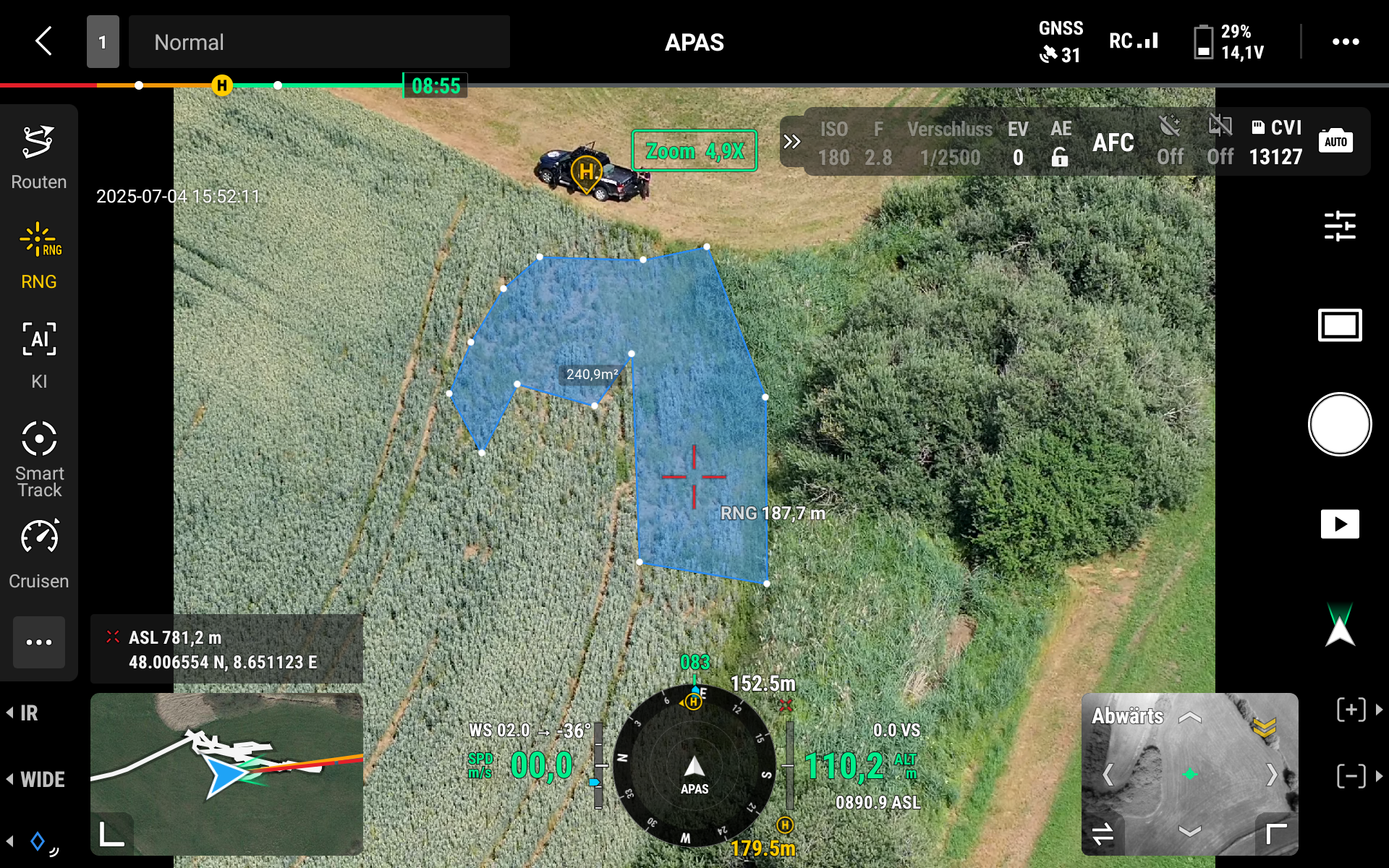Open media playback gallery

(1339, 524)
